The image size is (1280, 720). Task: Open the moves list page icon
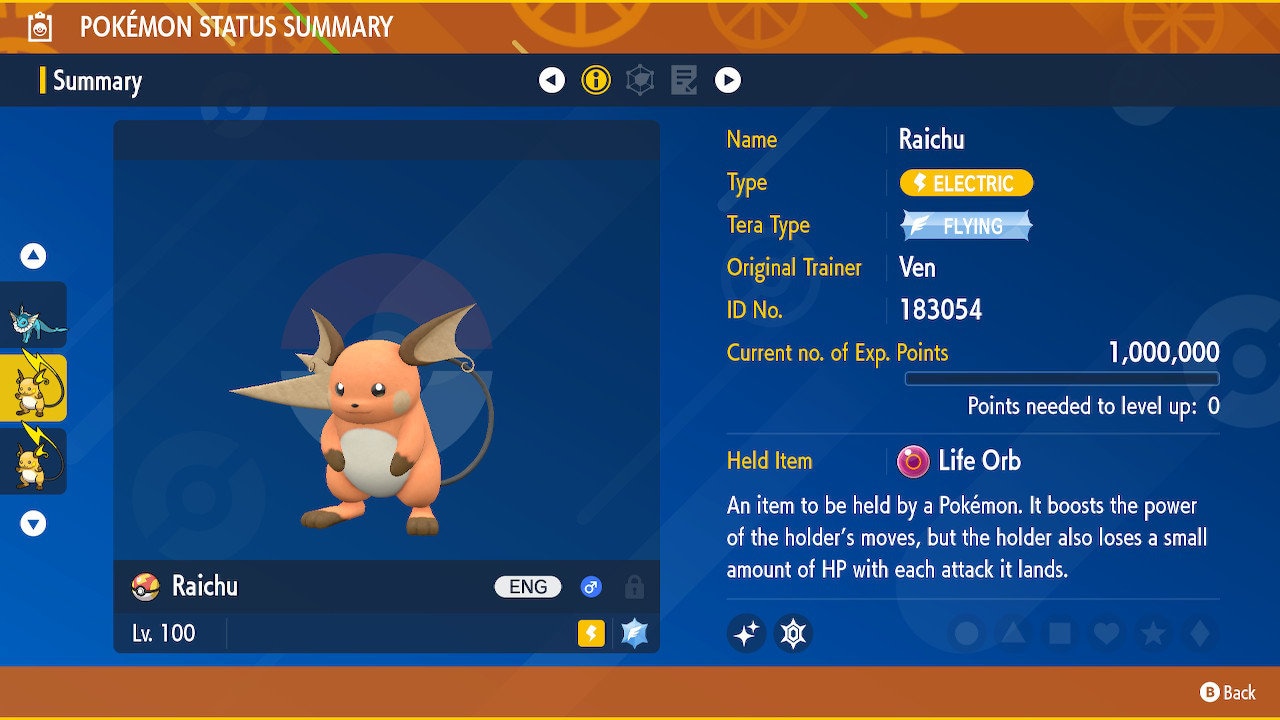(684, 80)
